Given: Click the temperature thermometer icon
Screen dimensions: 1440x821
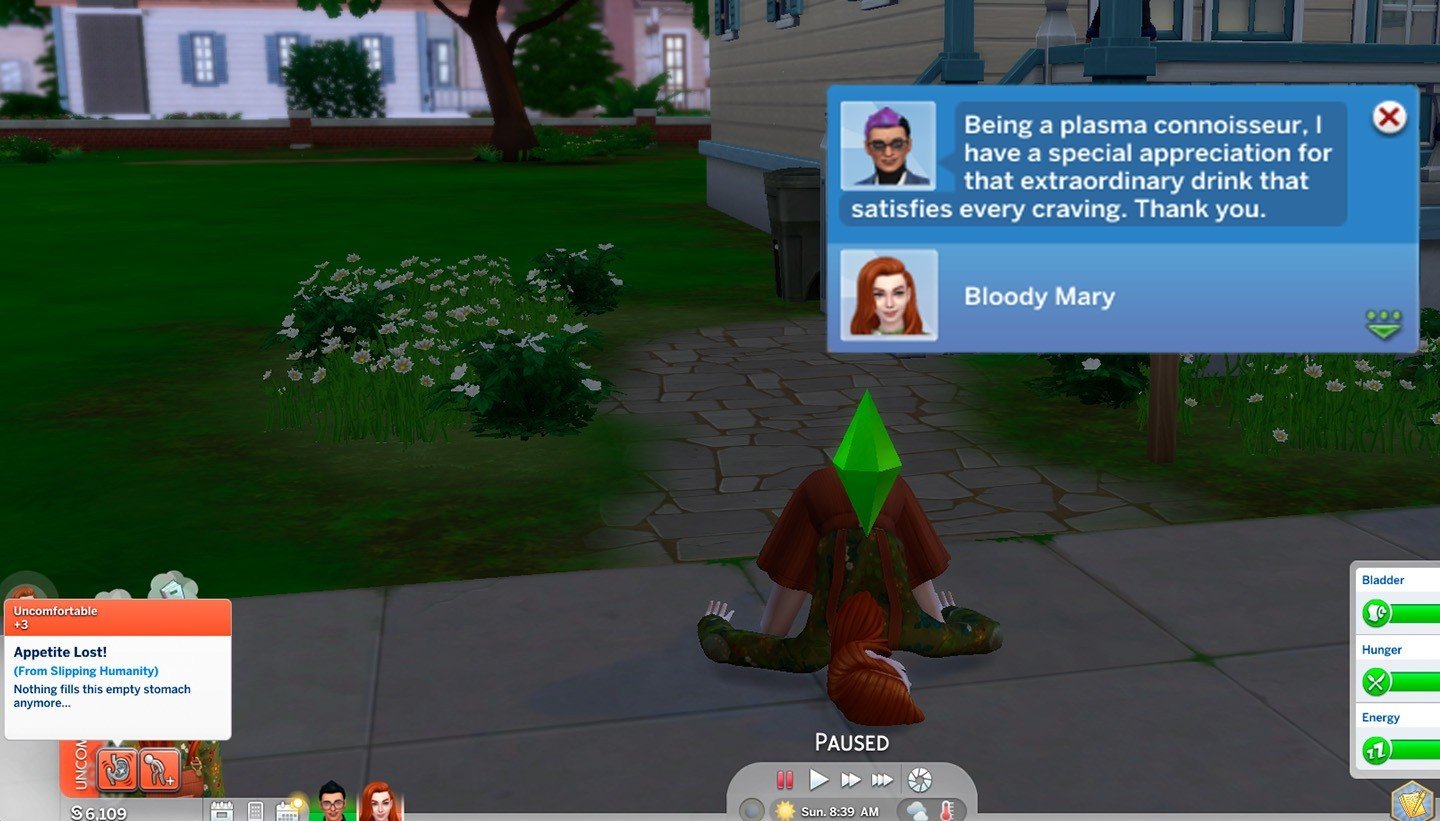Looking at the screenshot, I should [947, 810].
